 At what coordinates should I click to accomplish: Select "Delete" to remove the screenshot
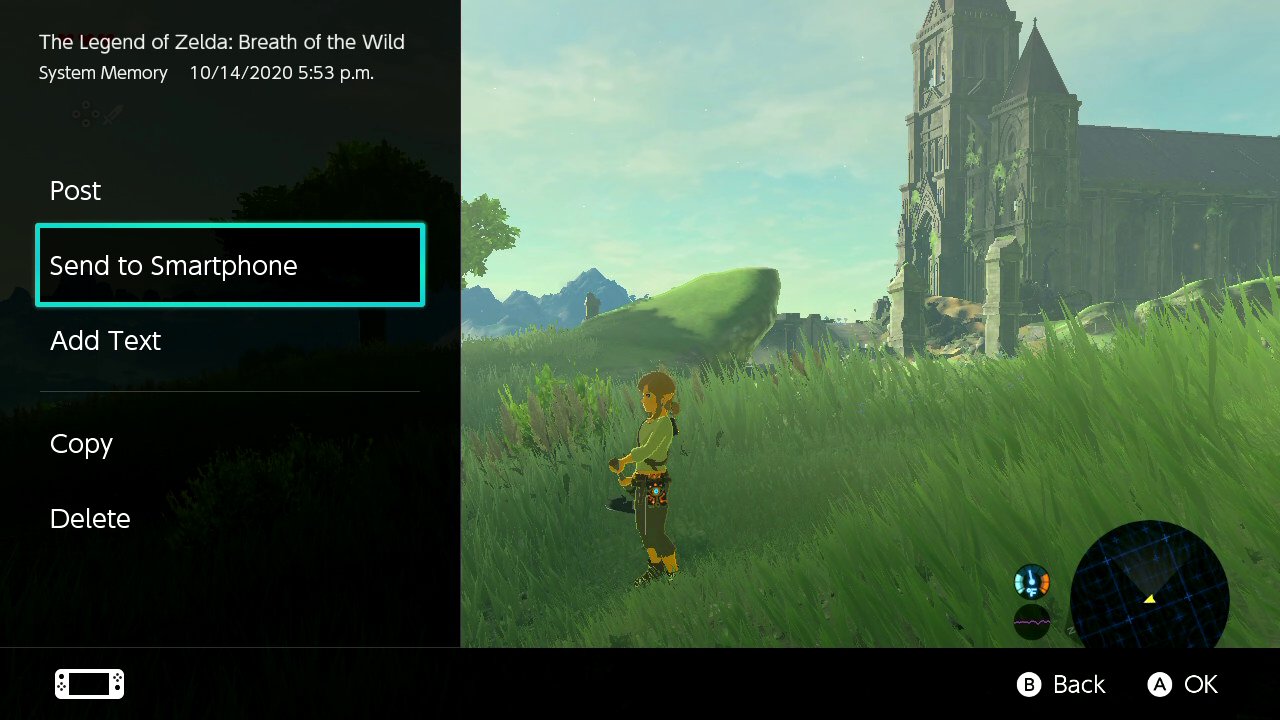click(90, 518)
